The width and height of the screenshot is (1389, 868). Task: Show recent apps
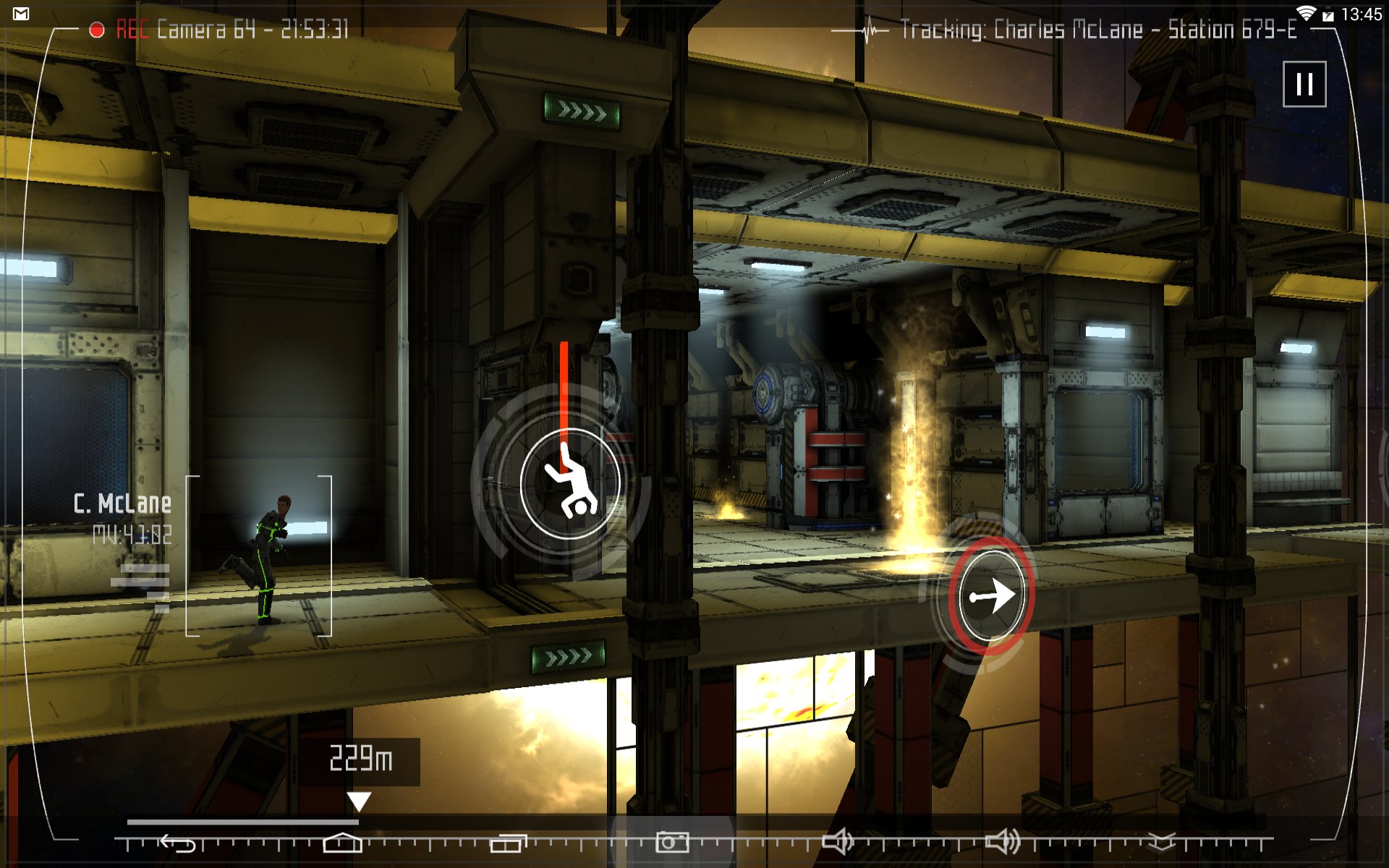pos(508,843)
